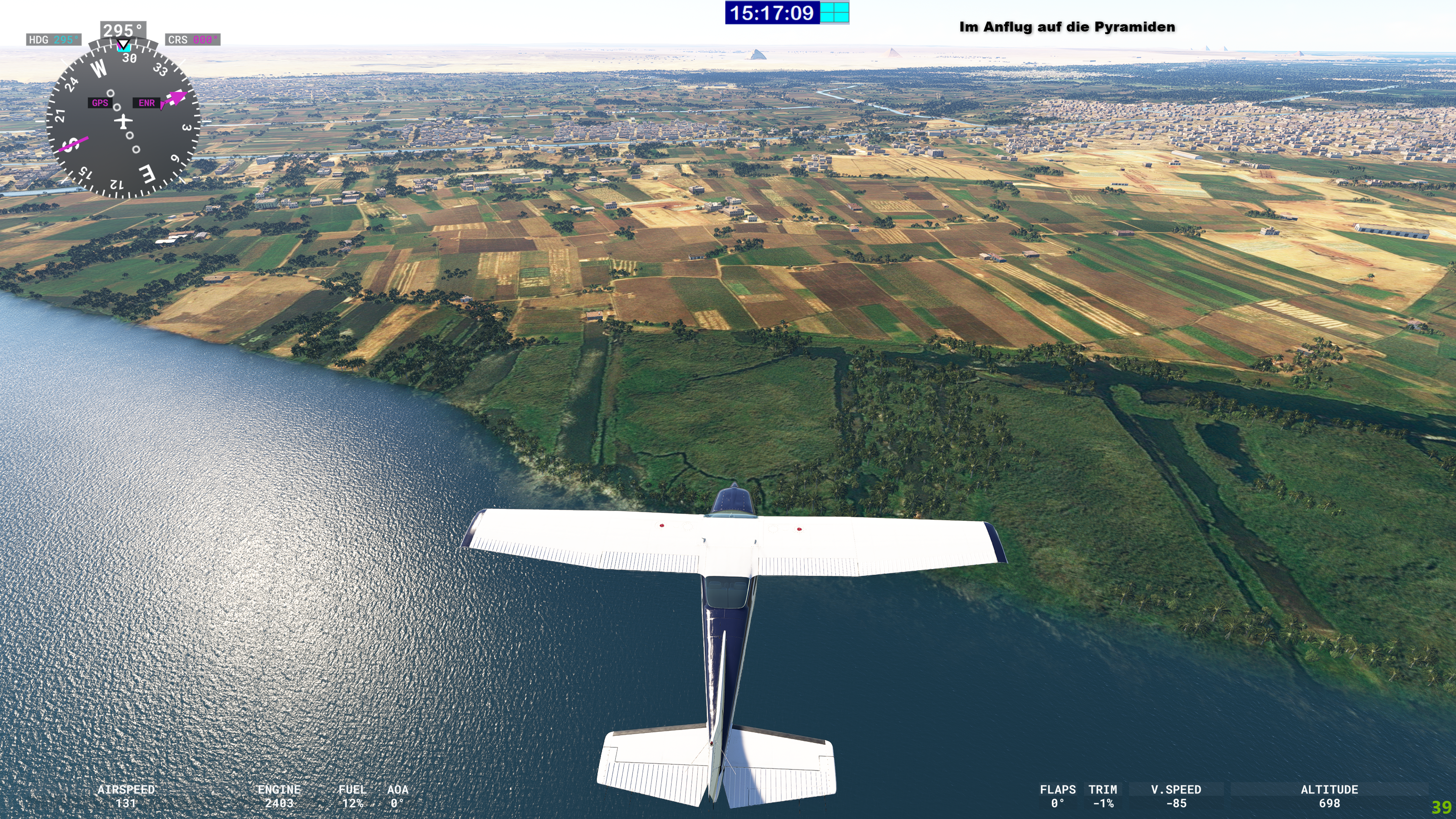Click the round heading compass dial
This screenshot has width=1456, height=819.
pyautogui.click(x=122, y=121)
